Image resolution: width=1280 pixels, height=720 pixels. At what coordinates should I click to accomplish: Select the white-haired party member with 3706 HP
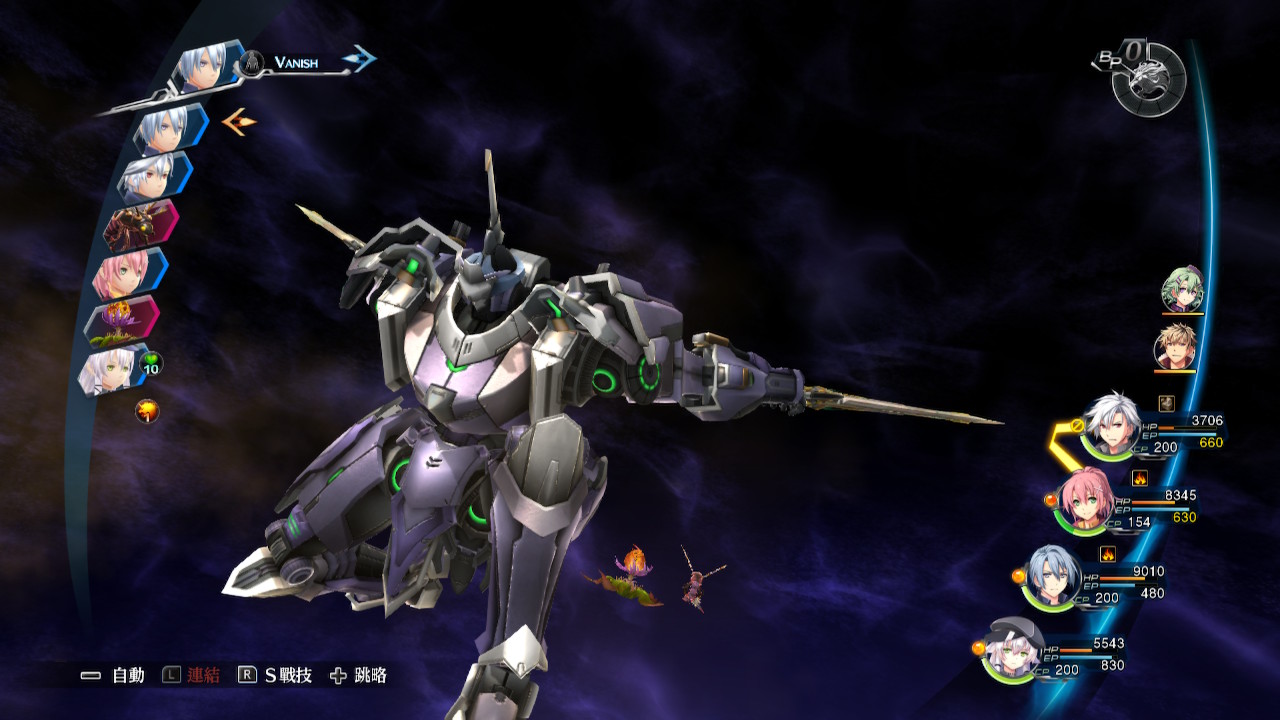1111,425
